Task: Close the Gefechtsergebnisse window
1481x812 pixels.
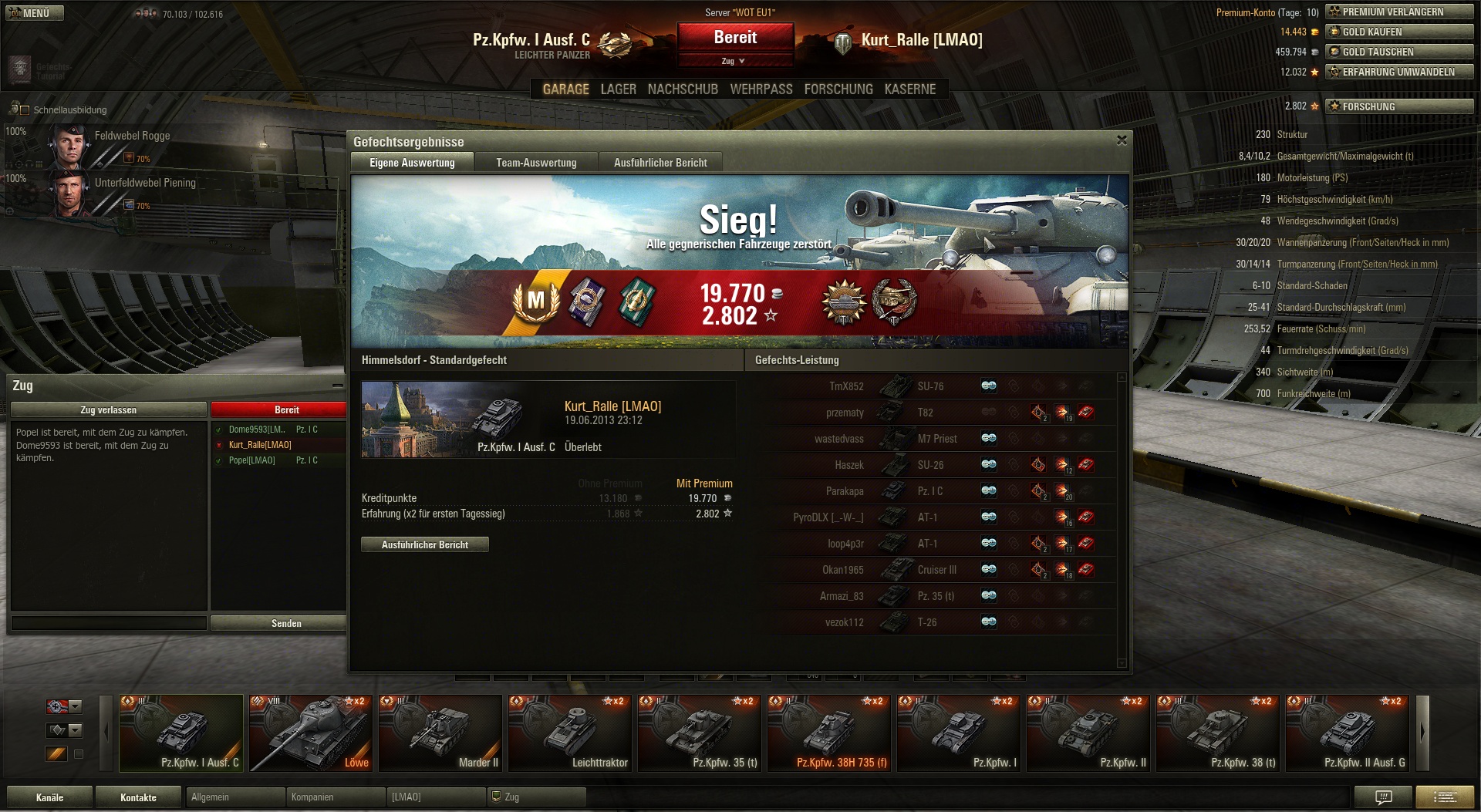Action: pos(1122,140)
